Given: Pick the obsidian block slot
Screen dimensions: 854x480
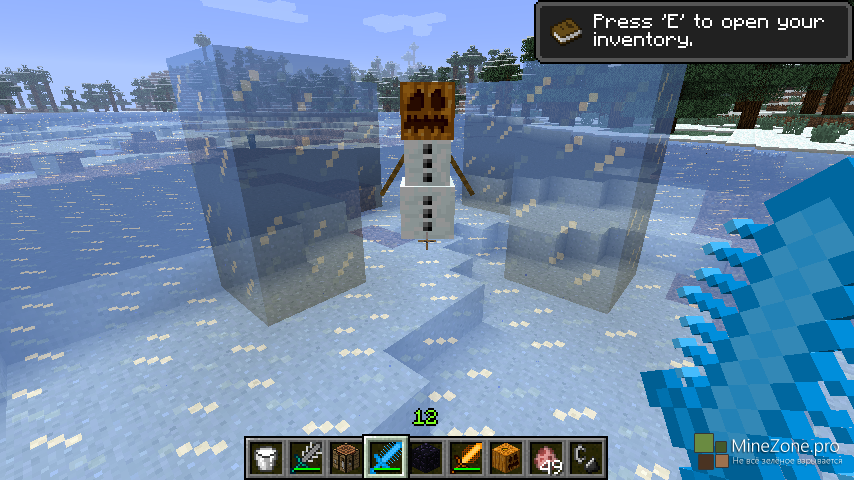Looking at the screenshot, I should (x=425, y=457).
